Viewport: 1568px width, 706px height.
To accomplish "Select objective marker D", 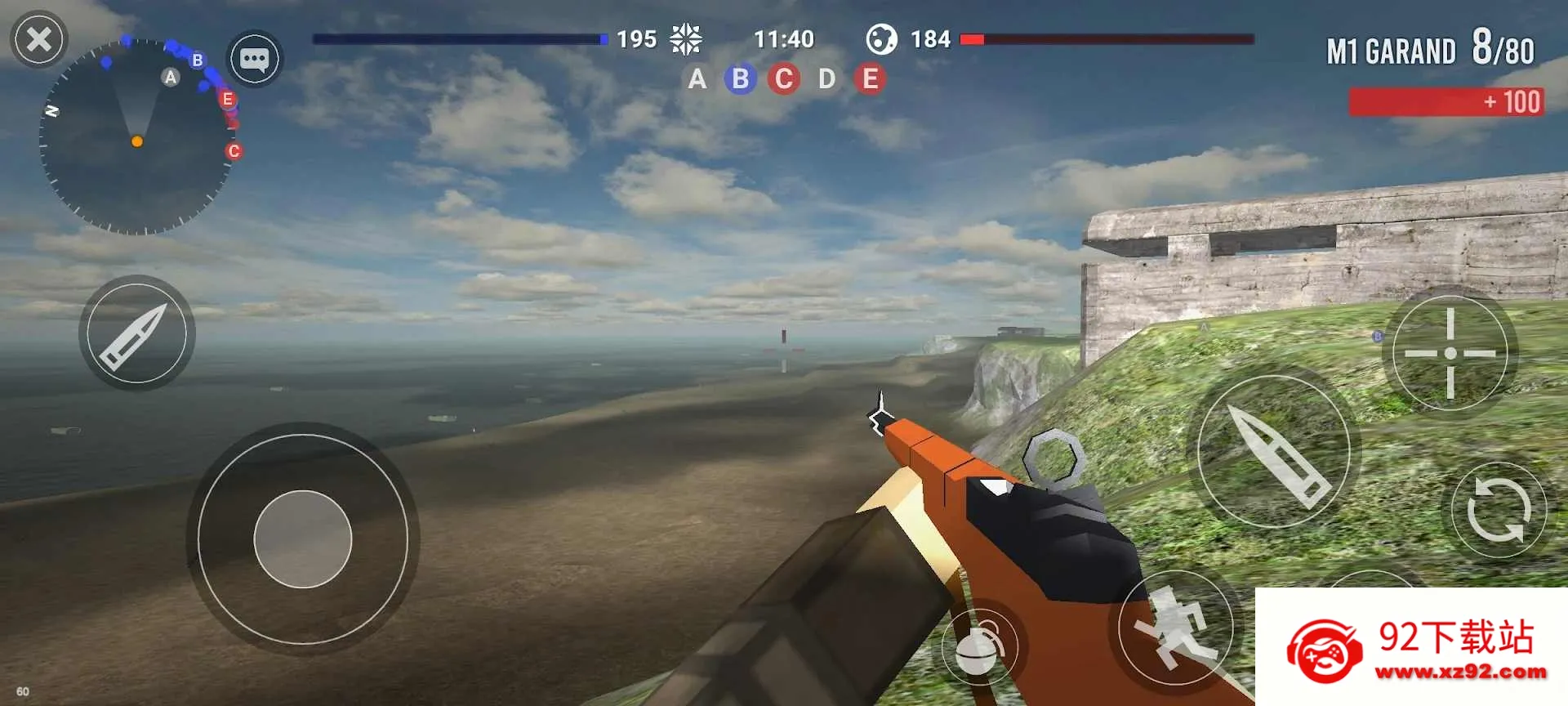I will pos(826,78).
